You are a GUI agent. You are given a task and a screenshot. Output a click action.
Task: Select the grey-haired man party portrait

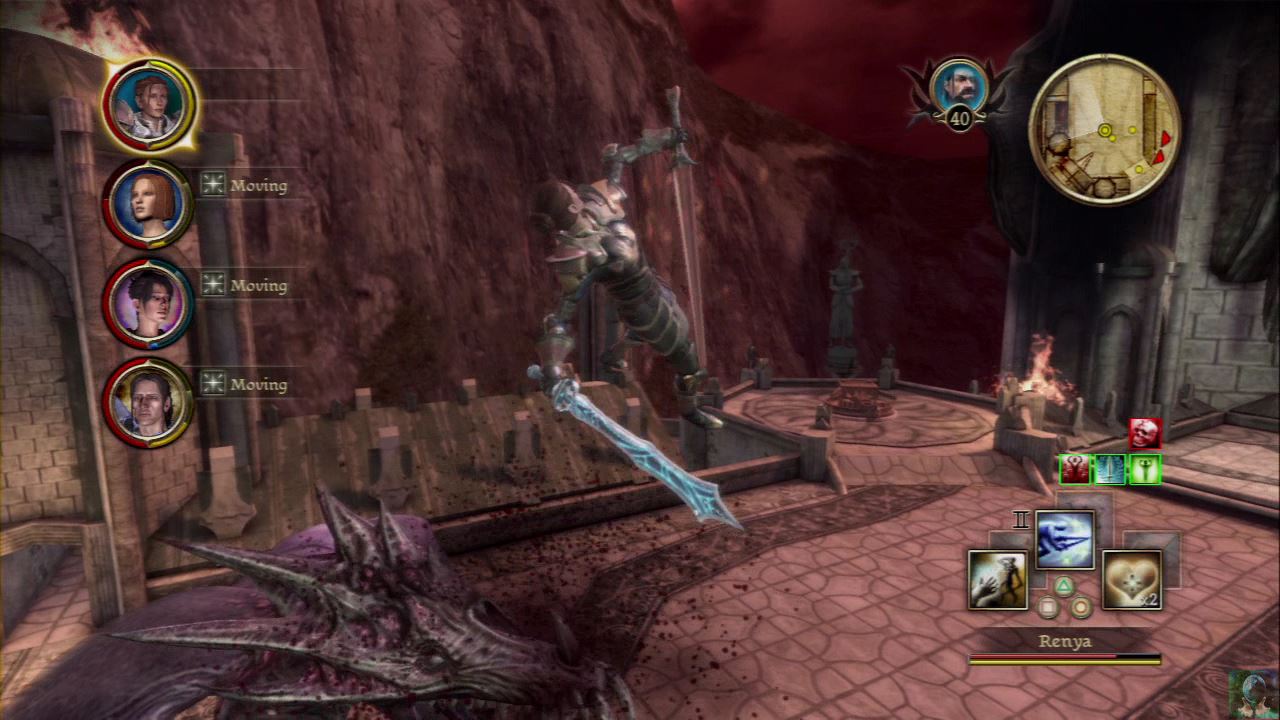pos(147,401)
